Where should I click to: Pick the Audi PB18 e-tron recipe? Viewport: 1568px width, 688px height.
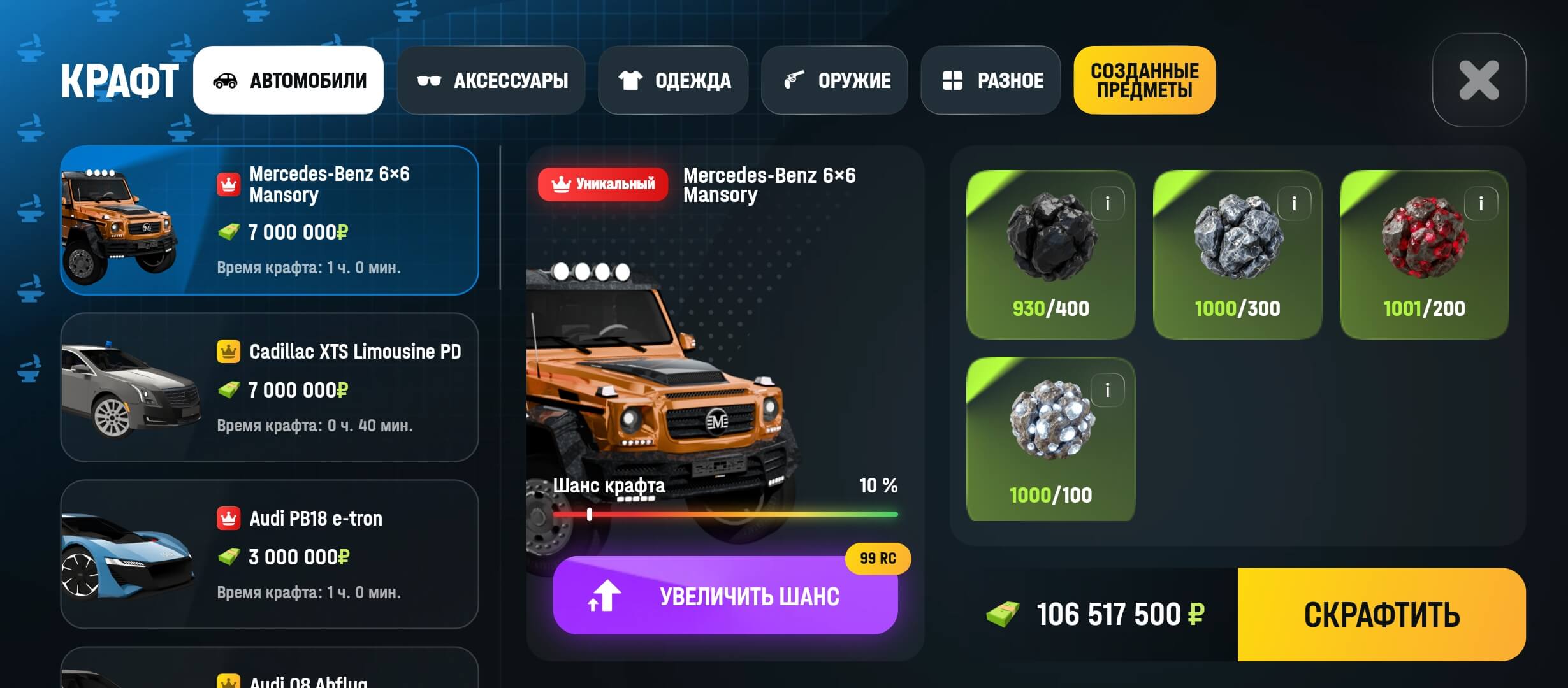[269, 554]
